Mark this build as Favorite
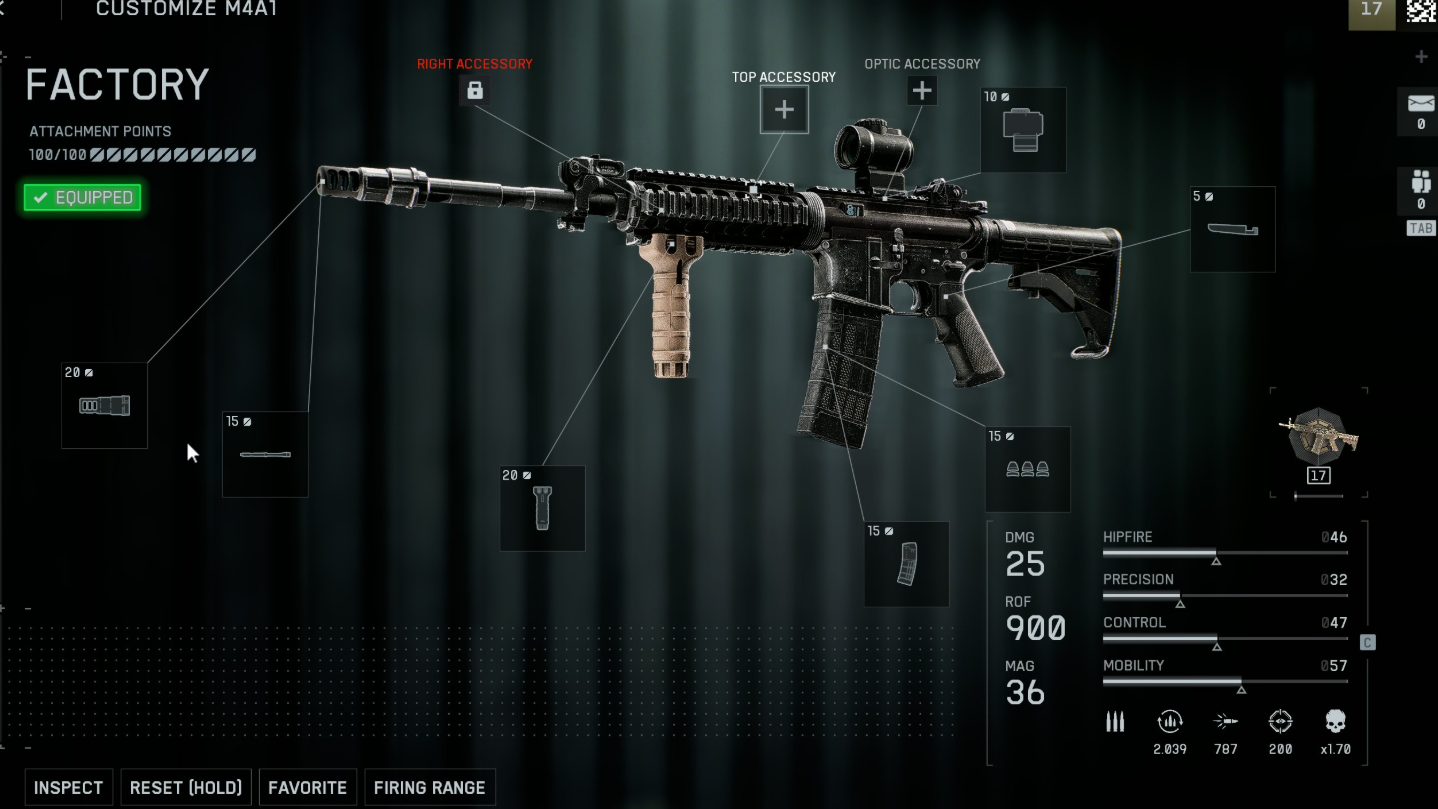The image size is (1438, 809). click(307, 788)
